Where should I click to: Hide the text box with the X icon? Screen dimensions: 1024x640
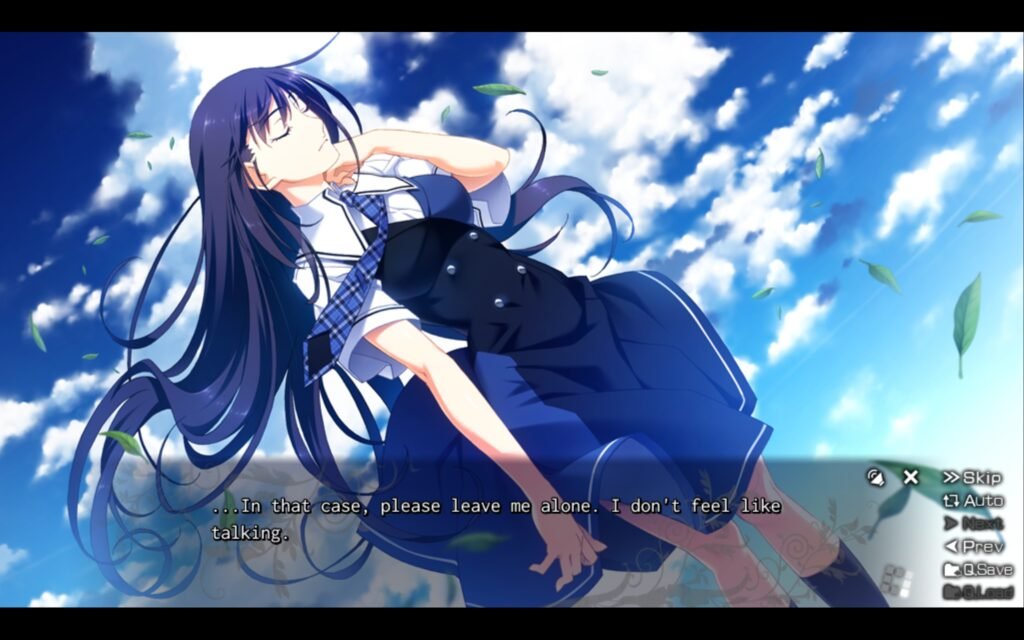[x=910, y=477]
